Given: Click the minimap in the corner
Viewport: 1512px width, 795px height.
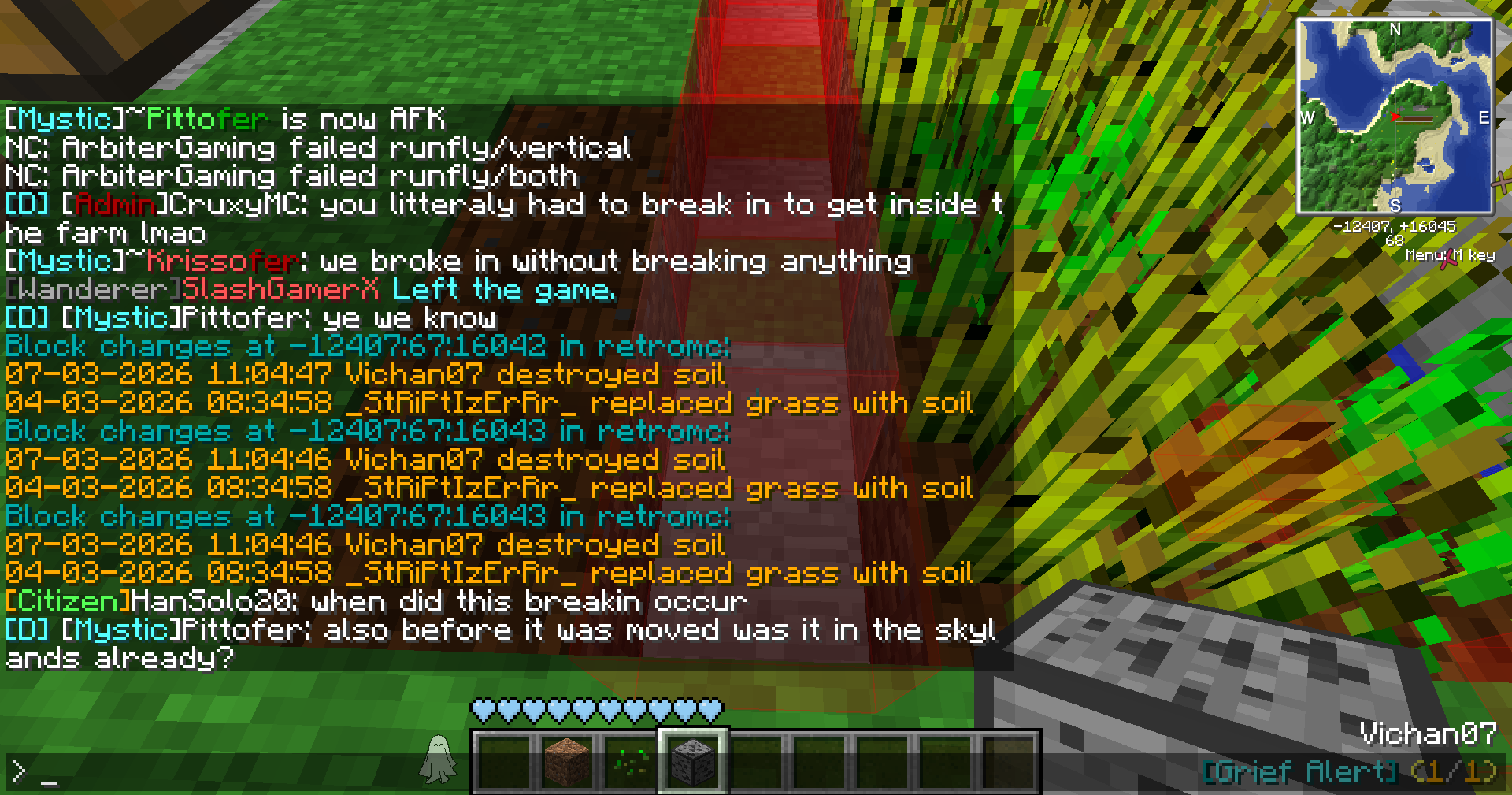Looking at the screenshot, I should point(1395,117).
